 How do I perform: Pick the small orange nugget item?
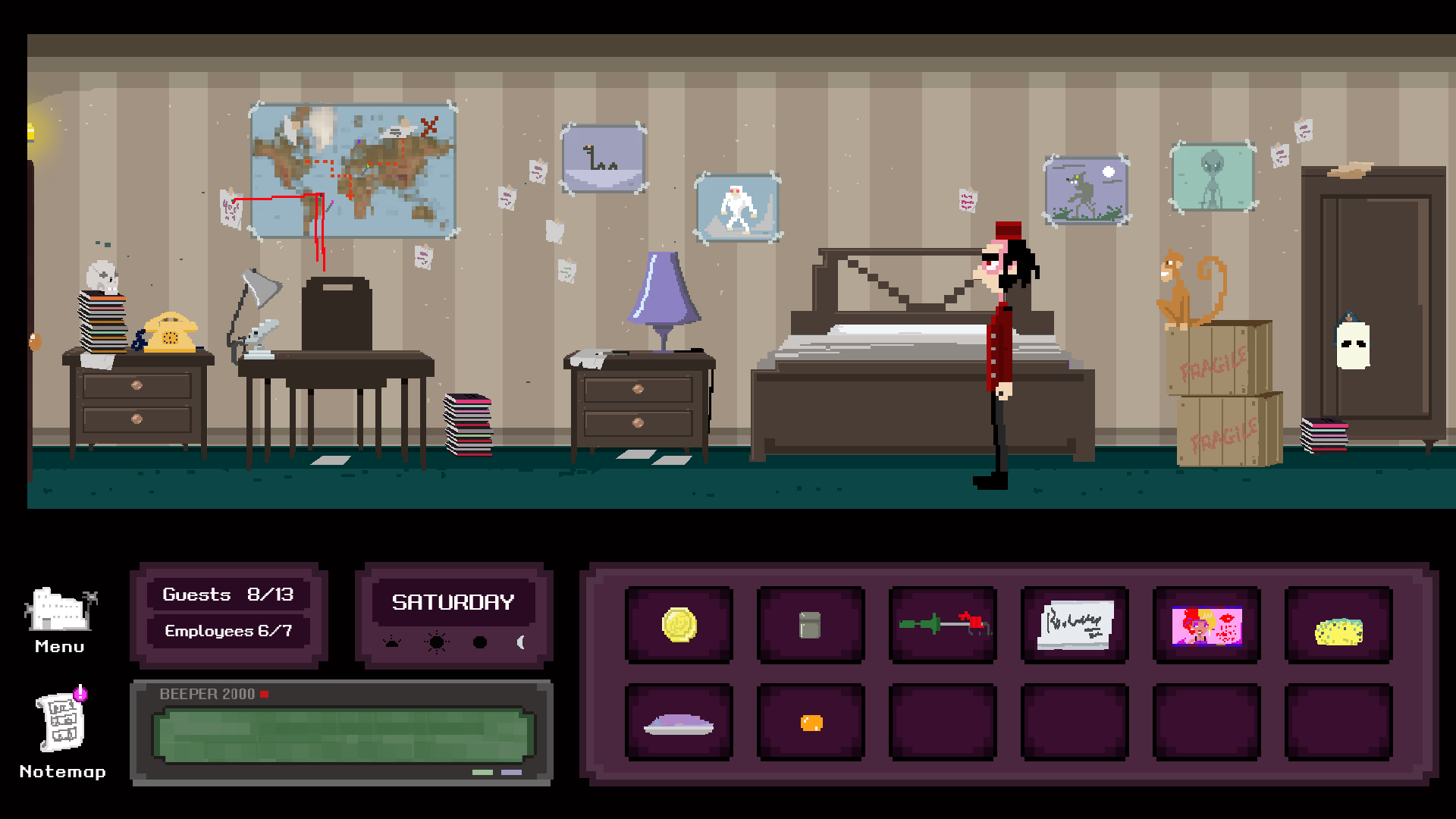coord(811,723)
